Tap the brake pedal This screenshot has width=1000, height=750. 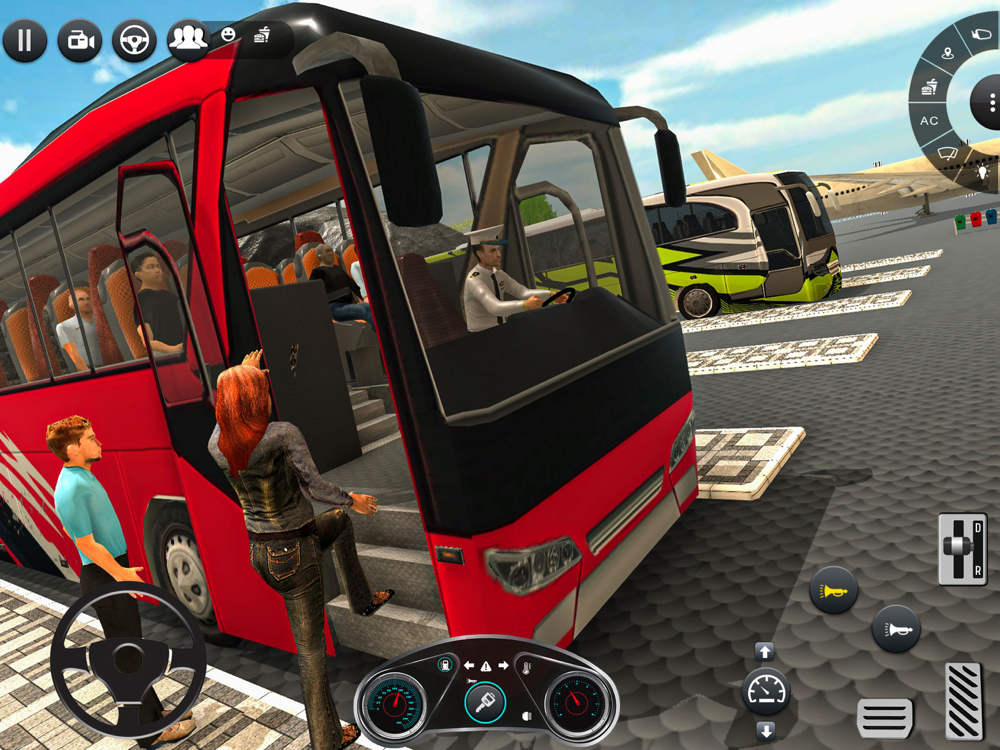click(x=885, y=717)
